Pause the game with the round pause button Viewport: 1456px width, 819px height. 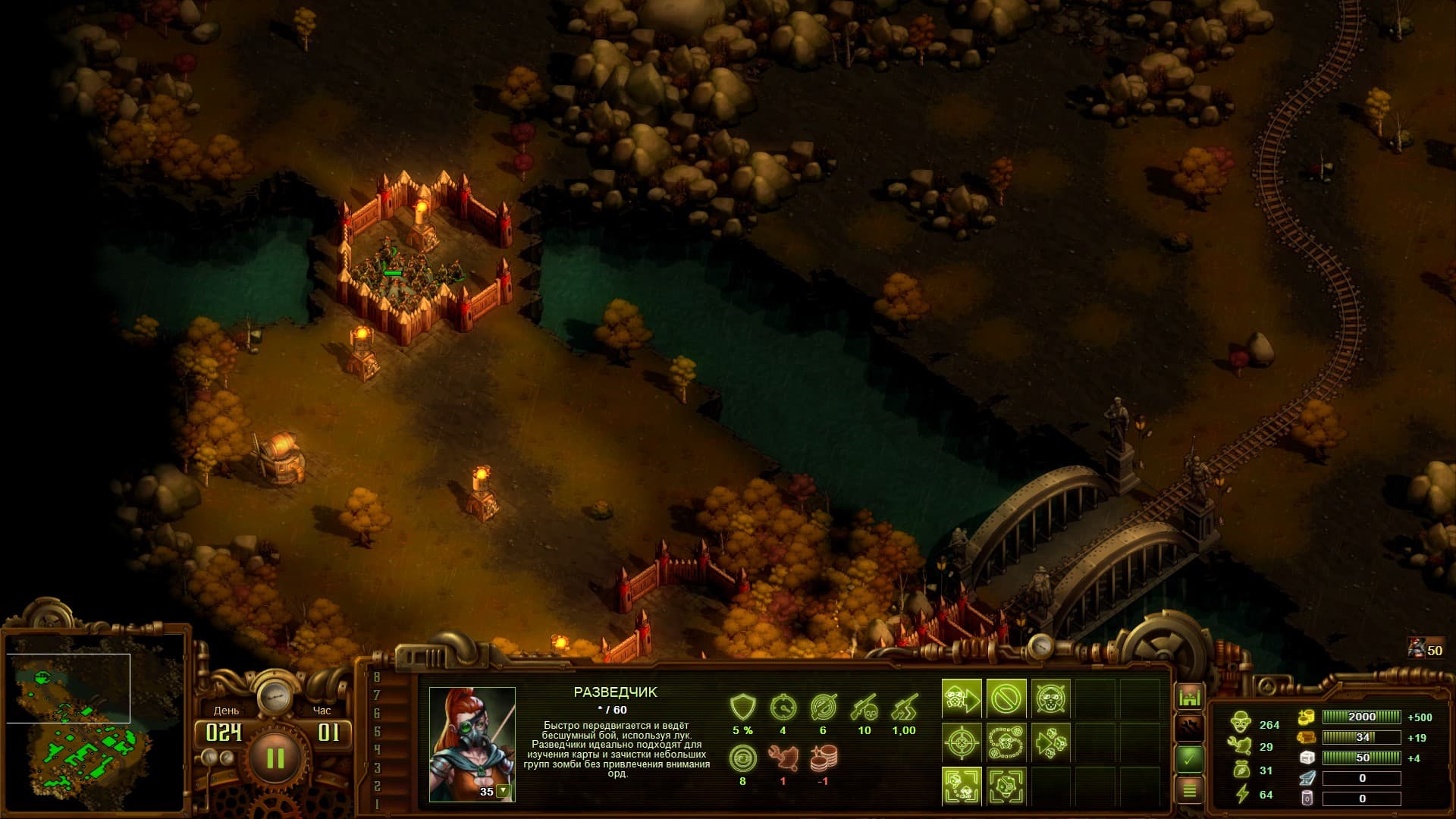coord(275,758)
